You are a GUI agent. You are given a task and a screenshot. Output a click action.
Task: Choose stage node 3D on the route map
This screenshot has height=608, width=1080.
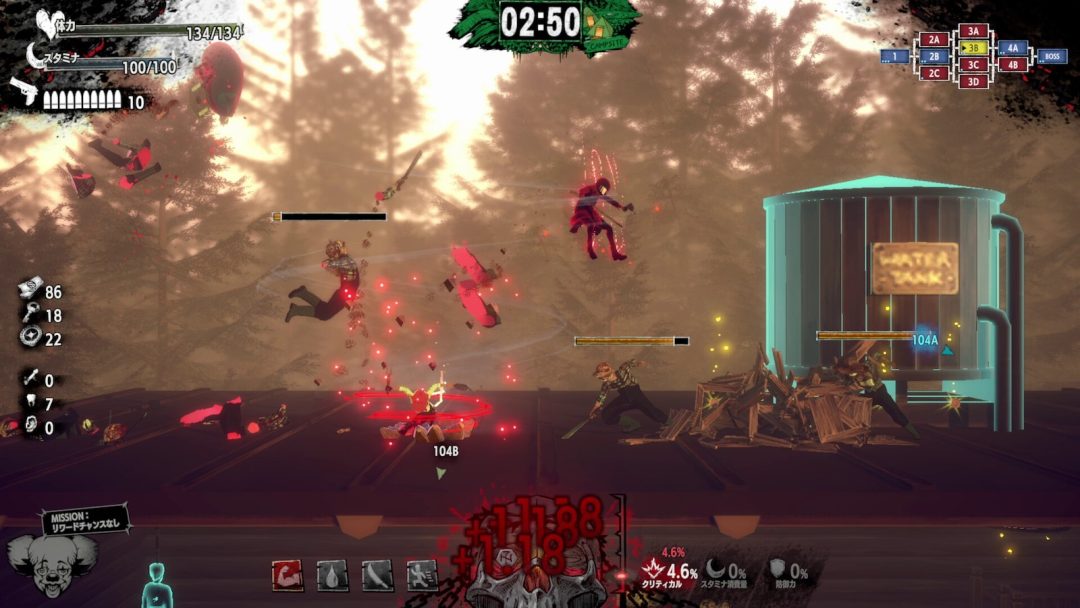point(973,81)
